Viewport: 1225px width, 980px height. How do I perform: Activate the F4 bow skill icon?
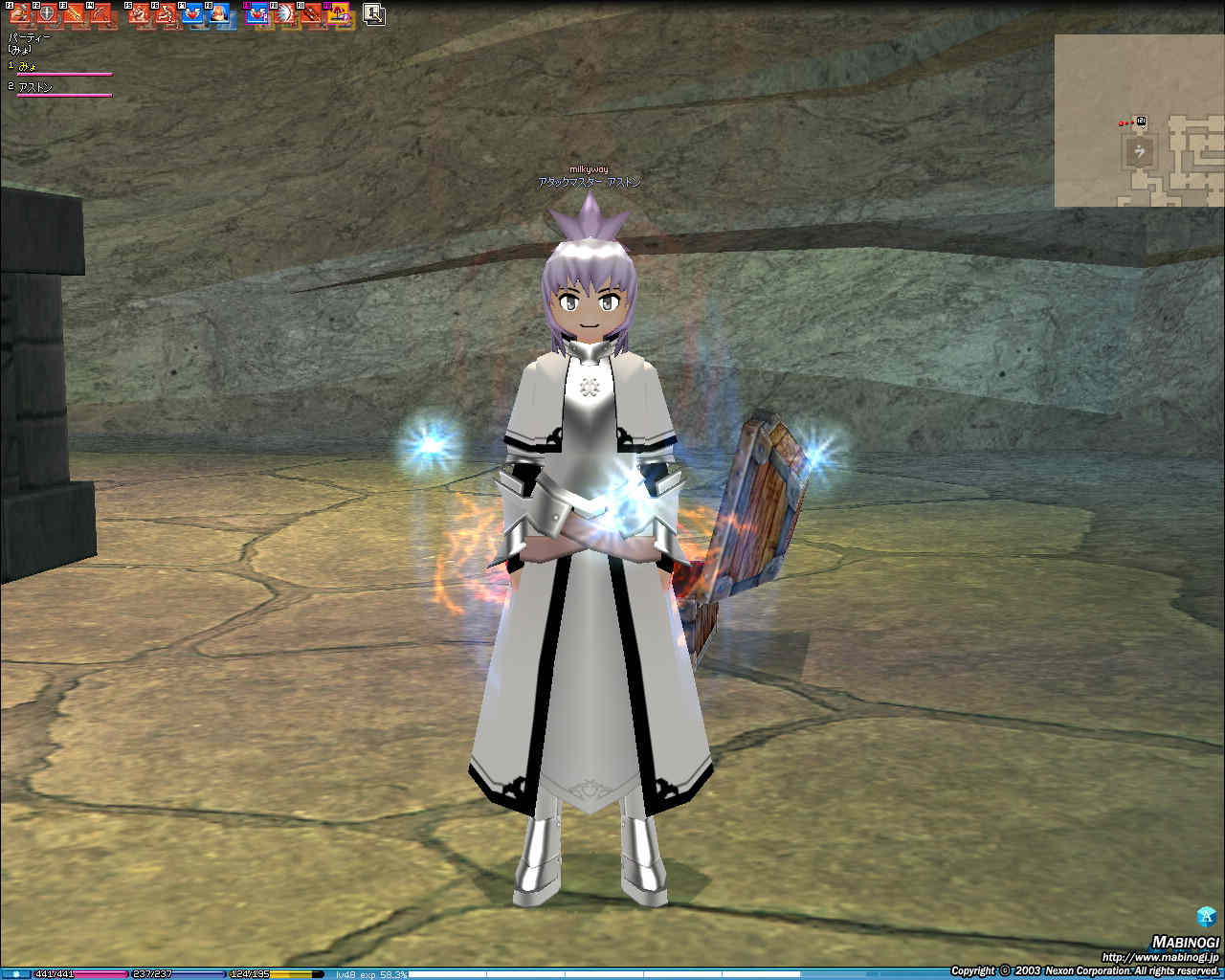tap(100, 14)
